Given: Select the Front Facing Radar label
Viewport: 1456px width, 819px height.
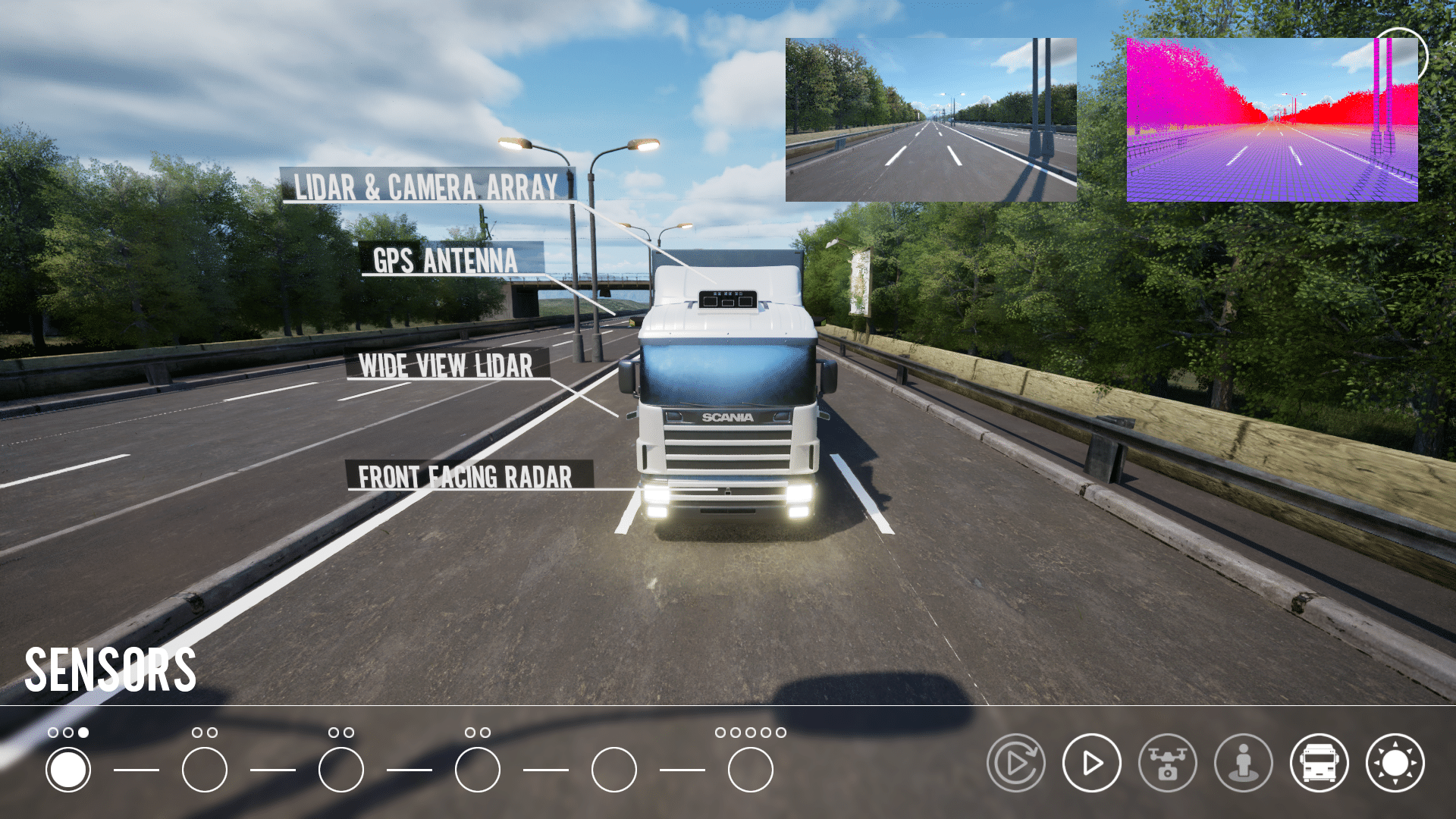Looking at the screenshot, I should pyautogui.click(x=466, y=476).
